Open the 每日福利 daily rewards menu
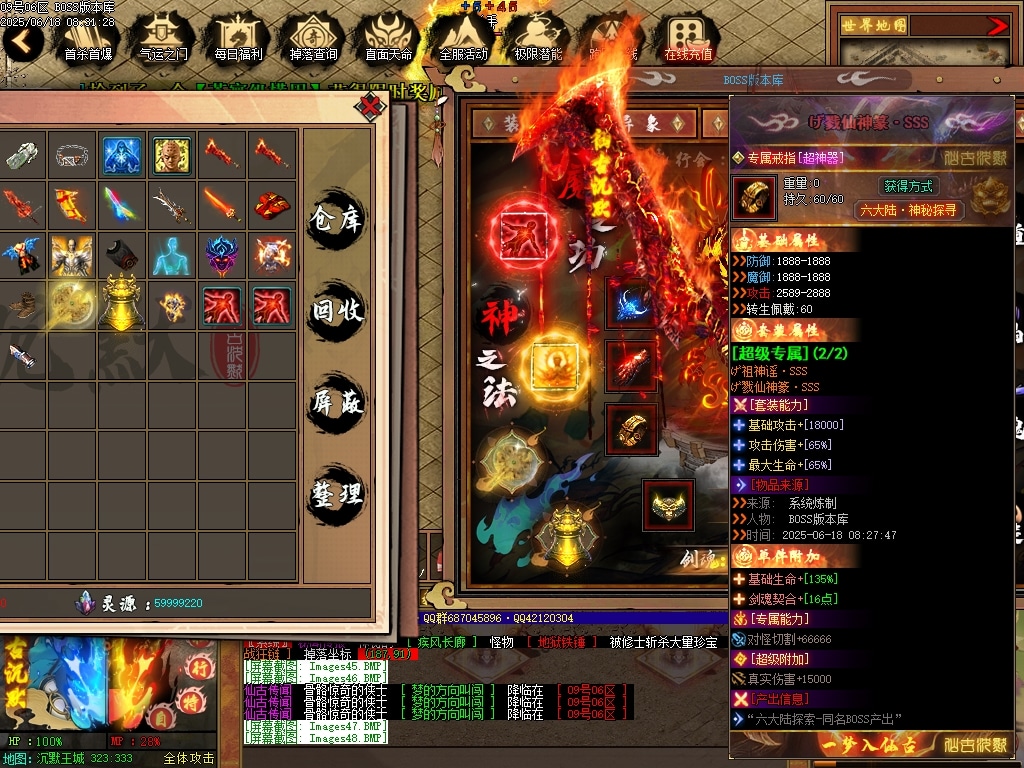1024x768 pixels. click(238, 40)
